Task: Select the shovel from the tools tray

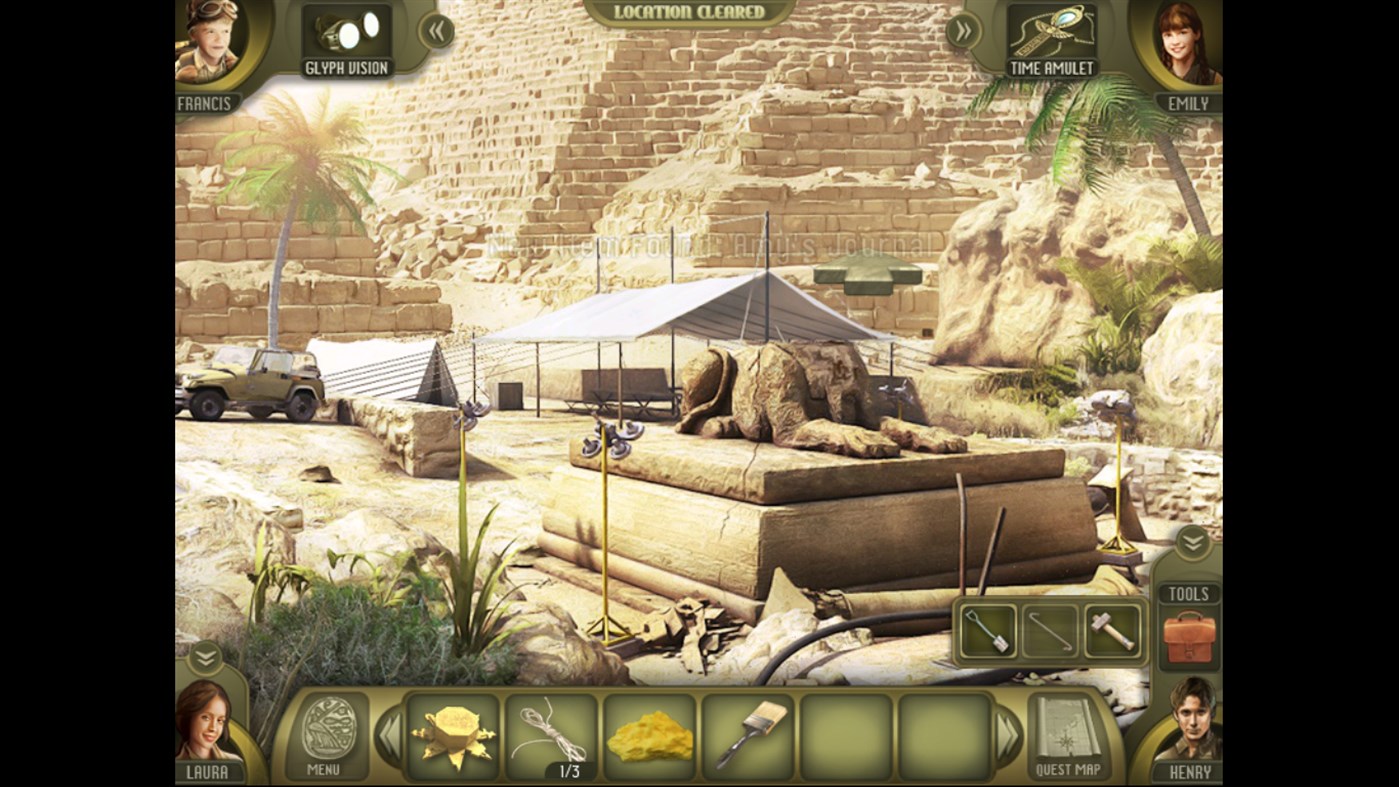Action: (986, 630)
